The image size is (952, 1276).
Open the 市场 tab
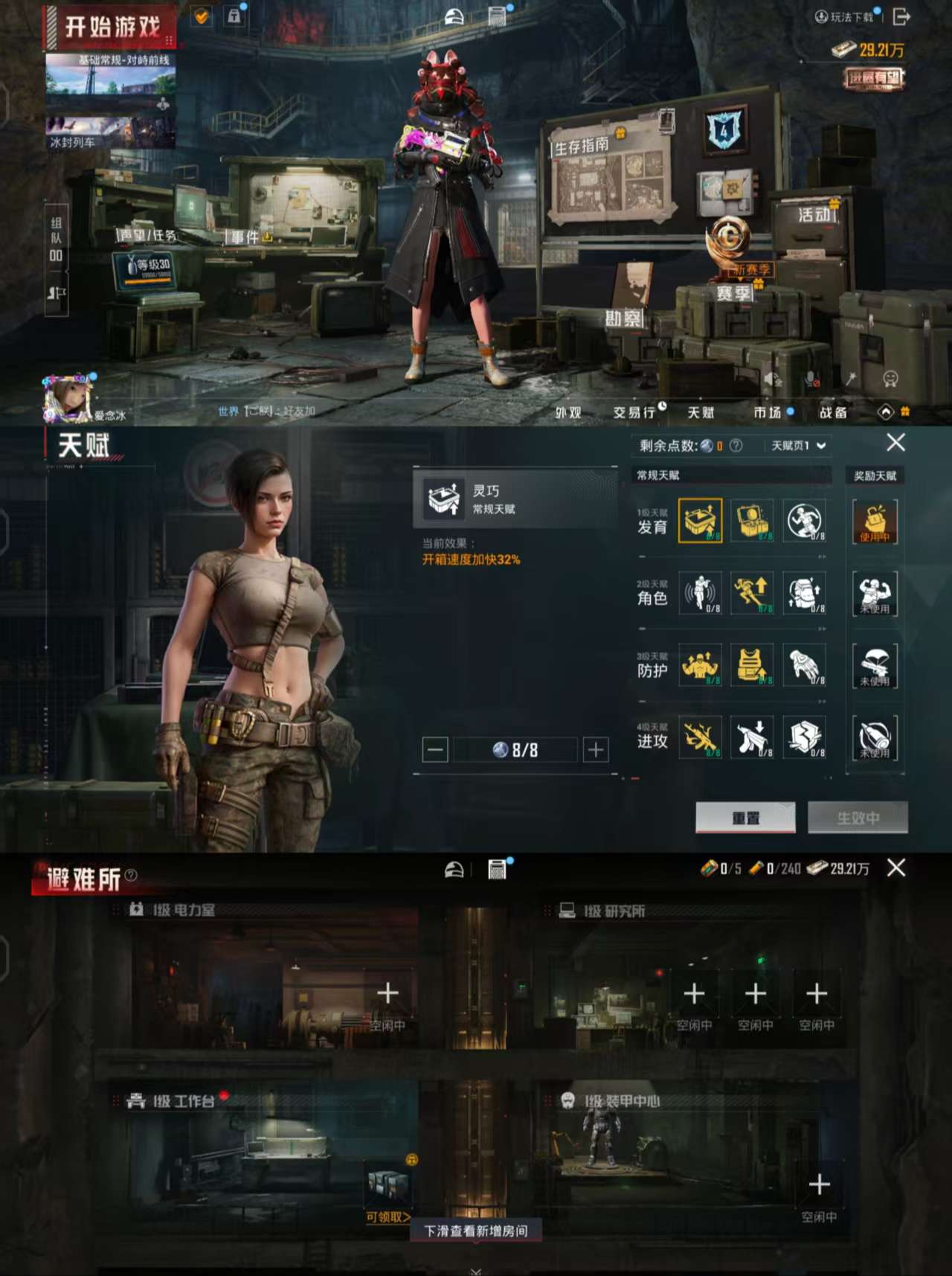point(766,412)
